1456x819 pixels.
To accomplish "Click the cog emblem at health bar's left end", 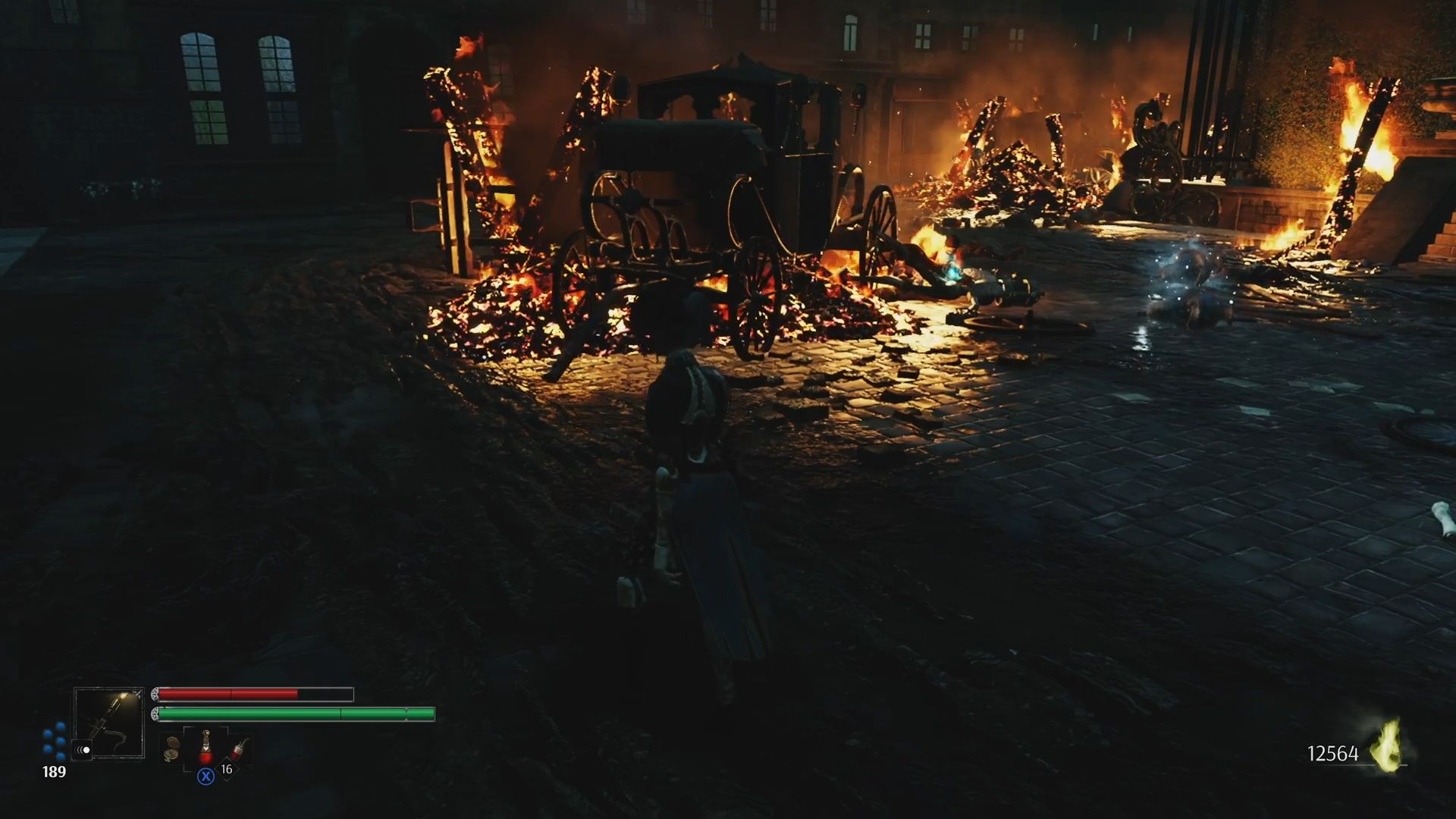I will (156, 694).
